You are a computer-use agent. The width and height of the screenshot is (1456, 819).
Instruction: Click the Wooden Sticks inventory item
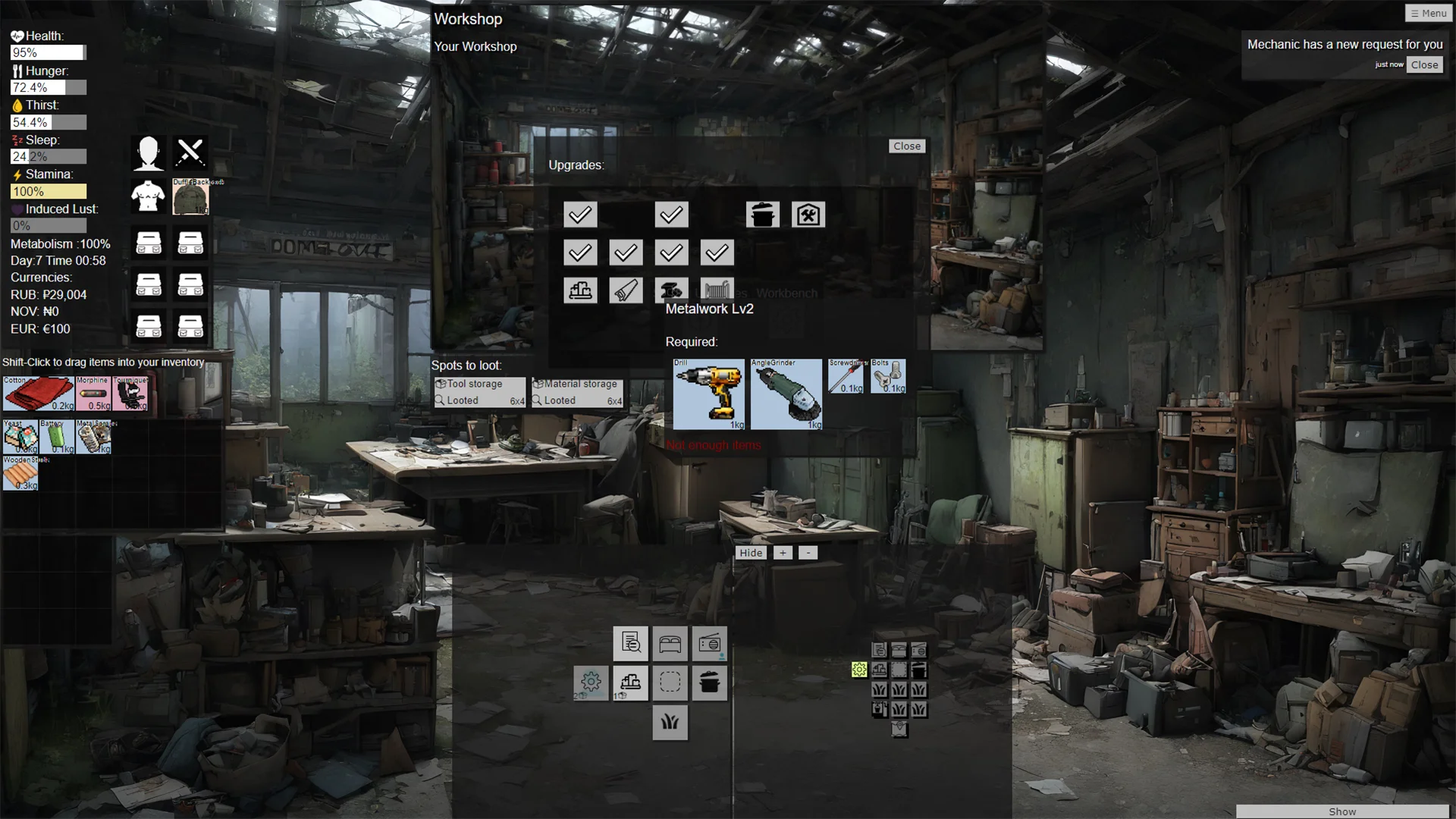coord(20,474)
